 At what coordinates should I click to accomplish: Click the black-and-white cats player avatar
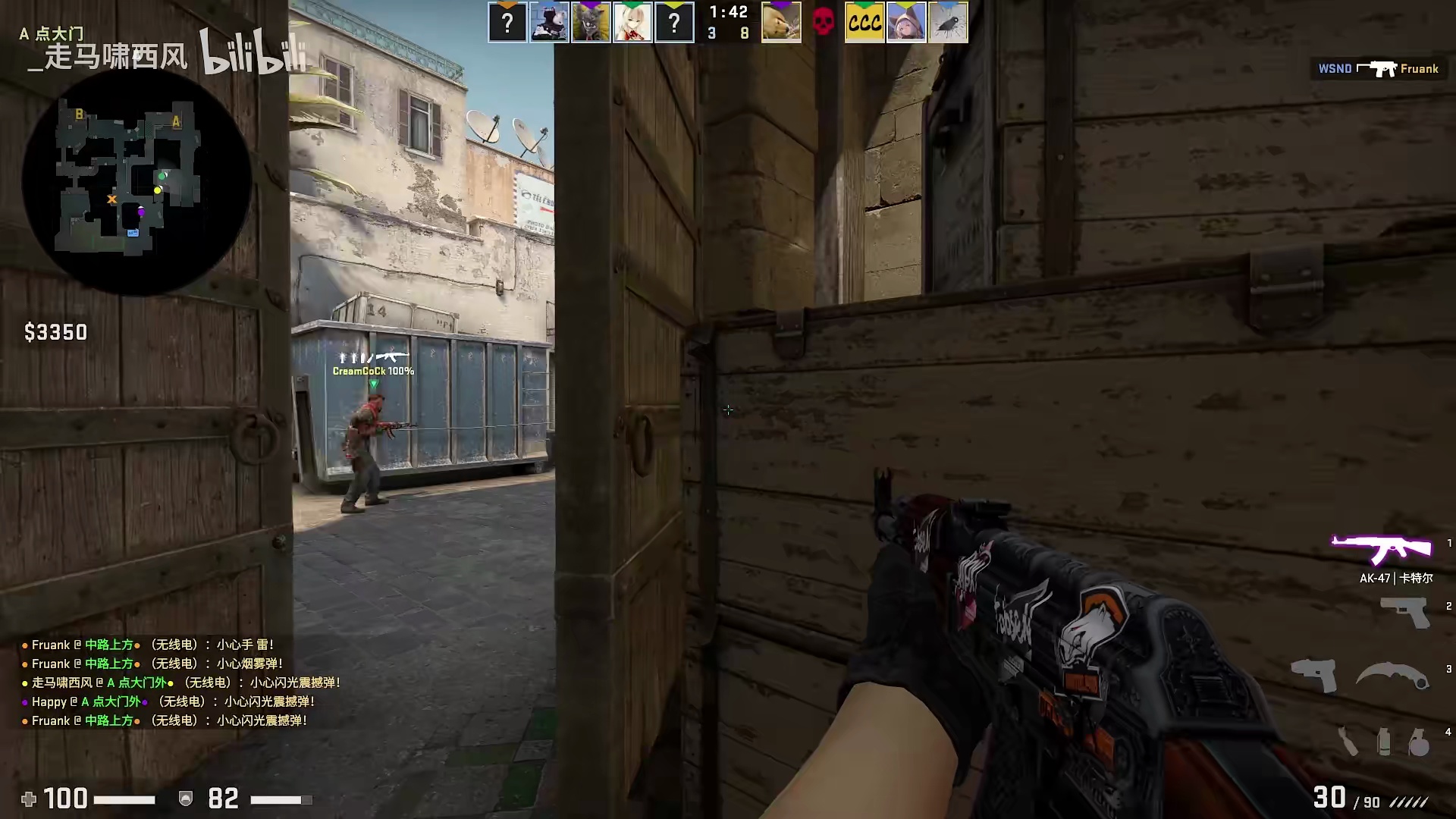coord(549,23)
